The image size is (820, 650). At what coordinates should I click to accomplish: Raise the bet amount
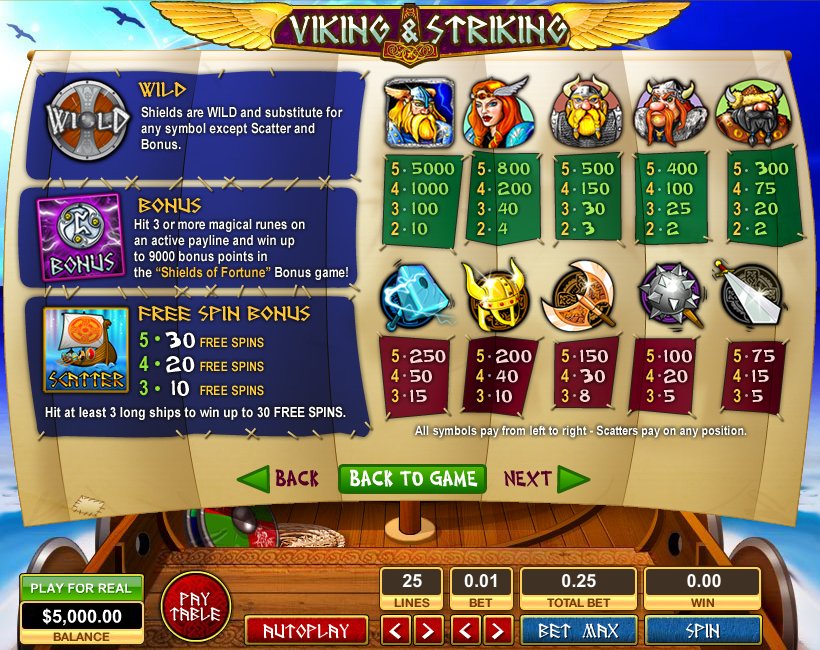pyautogui.click(x=497, y=630)
